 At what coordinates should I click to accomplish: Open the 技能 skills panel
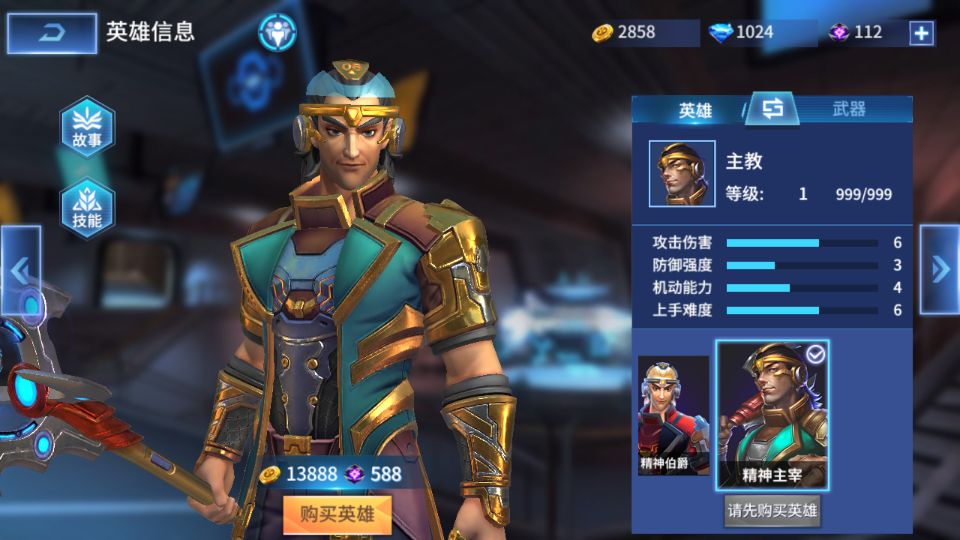[87, 208]
